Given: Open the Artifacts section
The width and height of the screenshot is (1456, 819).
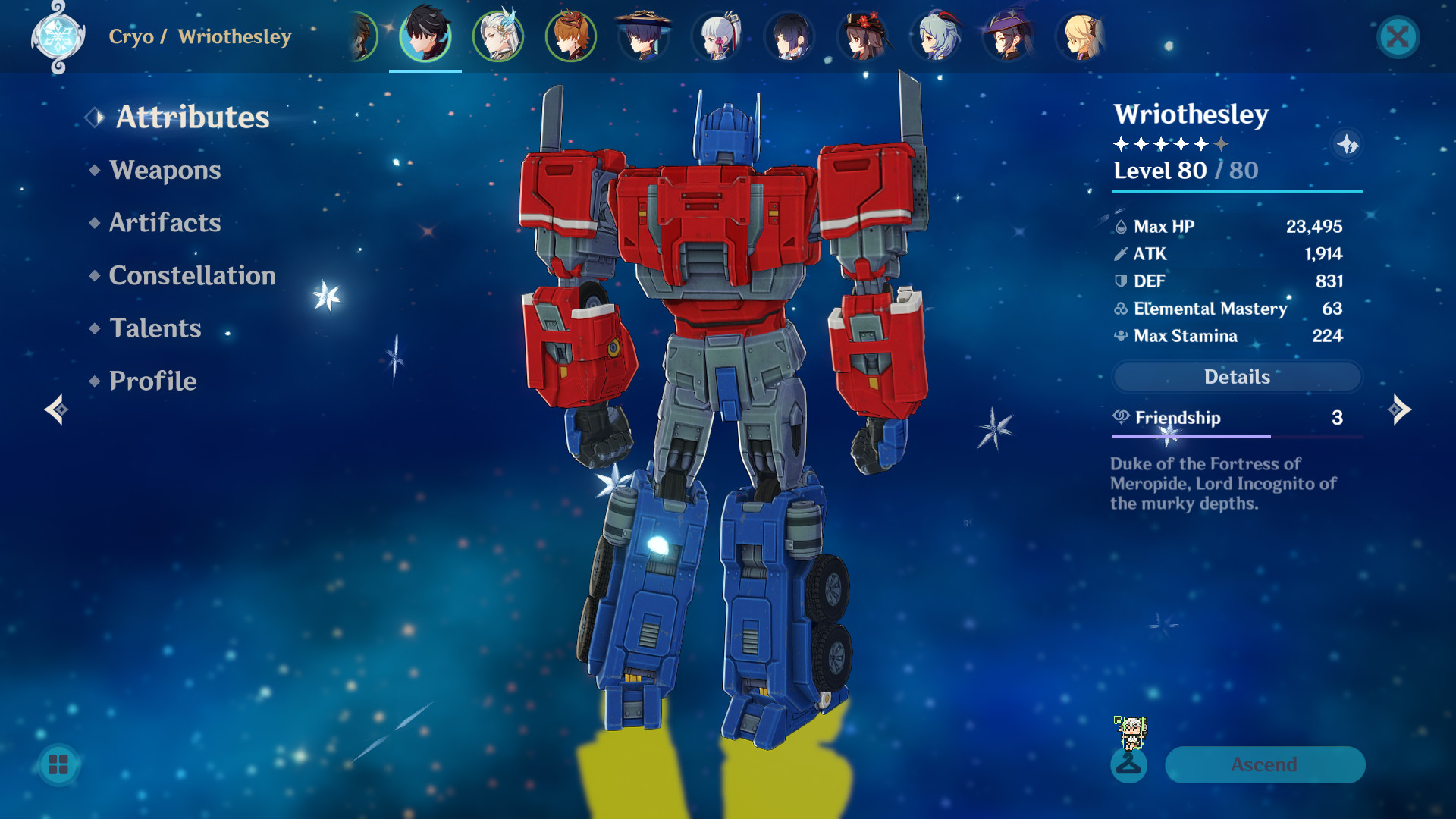Looking at the screenshot, I should point(164,223).
